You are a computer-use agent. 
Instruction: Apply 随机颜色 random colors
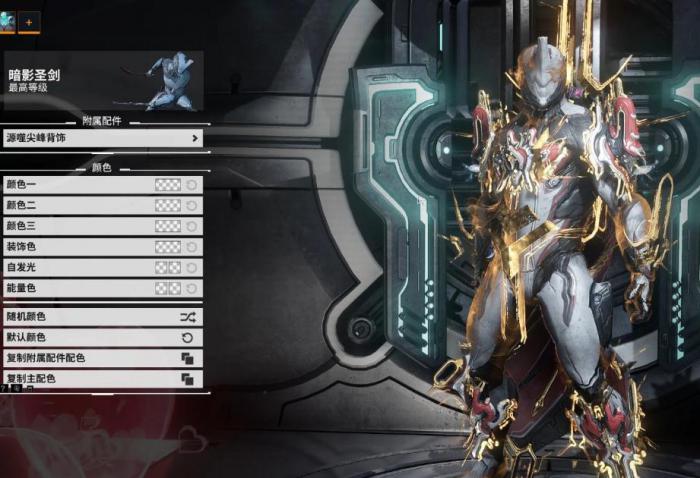pos(102,317)
